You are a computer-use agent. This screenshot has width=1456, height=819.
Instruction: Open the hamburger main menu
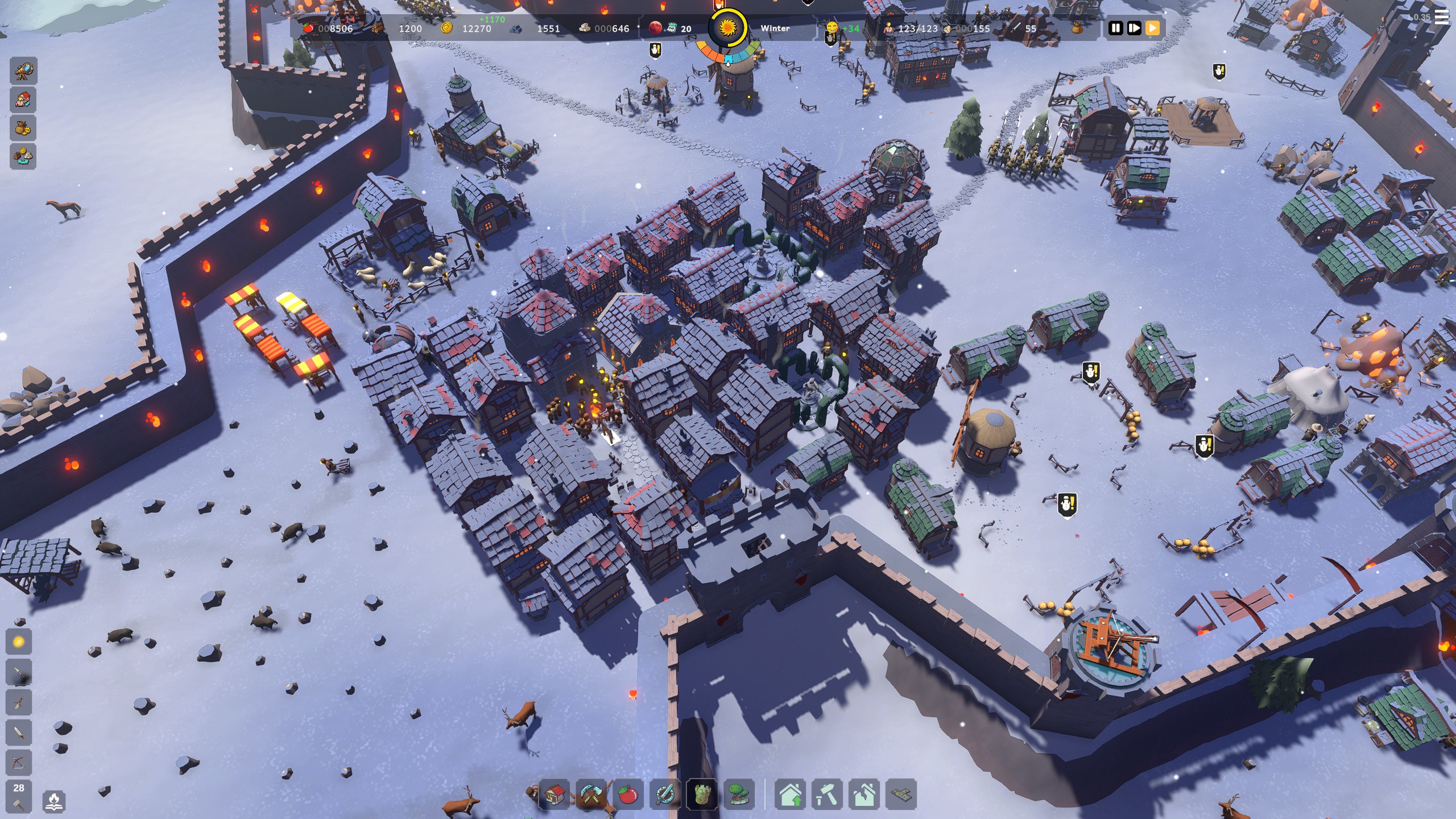tap(1442, 17)
